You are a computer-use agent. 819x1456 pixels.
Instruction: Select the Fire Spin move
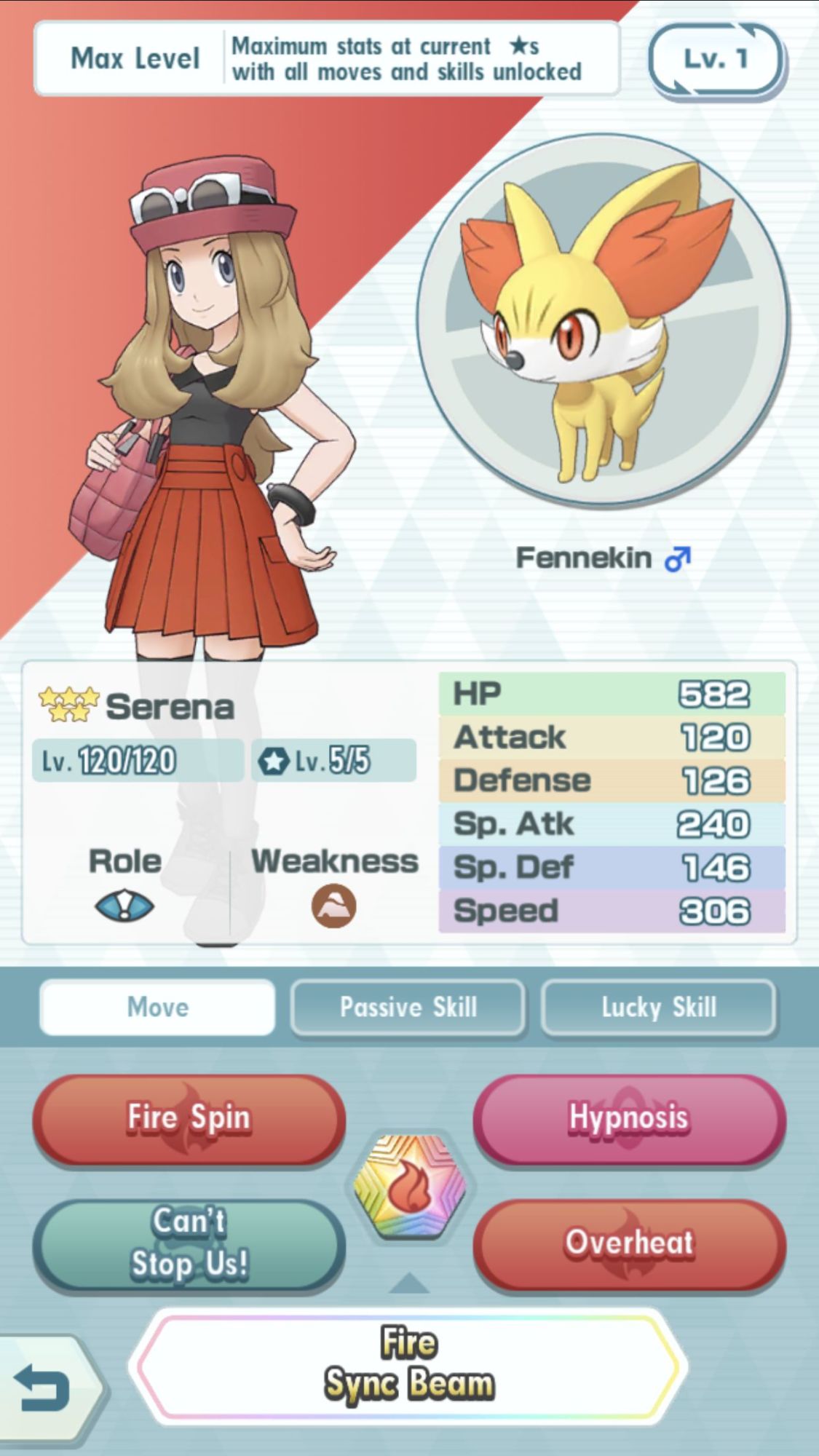point(189,1119)
